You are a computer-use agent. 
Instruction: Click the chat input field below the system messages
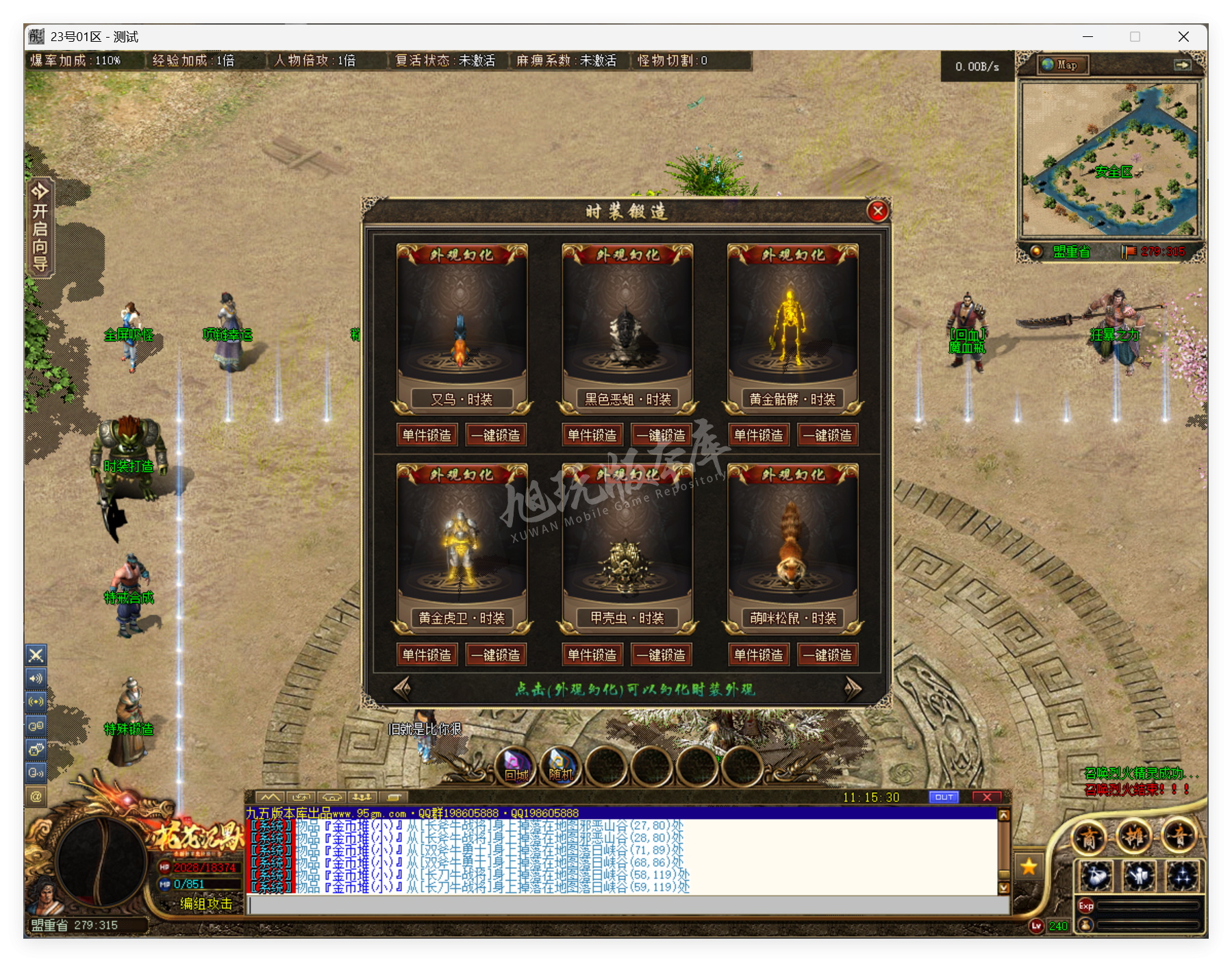(616, 904)
